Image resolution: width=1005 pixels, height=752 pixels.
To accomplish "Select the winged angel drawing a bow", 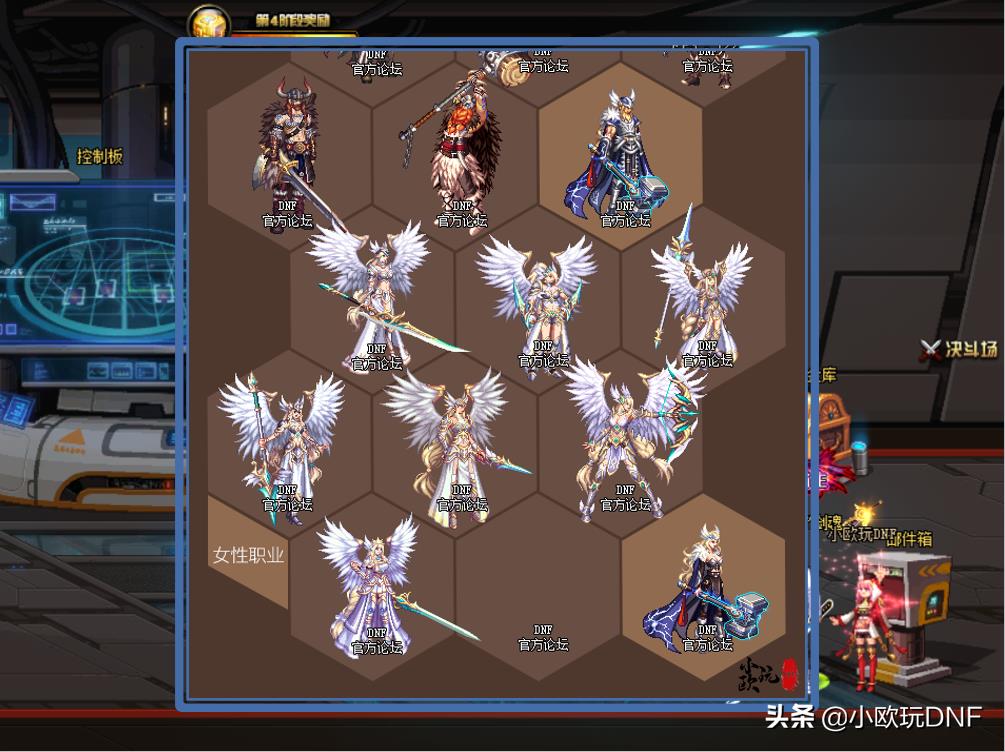I will pos(628,435).
